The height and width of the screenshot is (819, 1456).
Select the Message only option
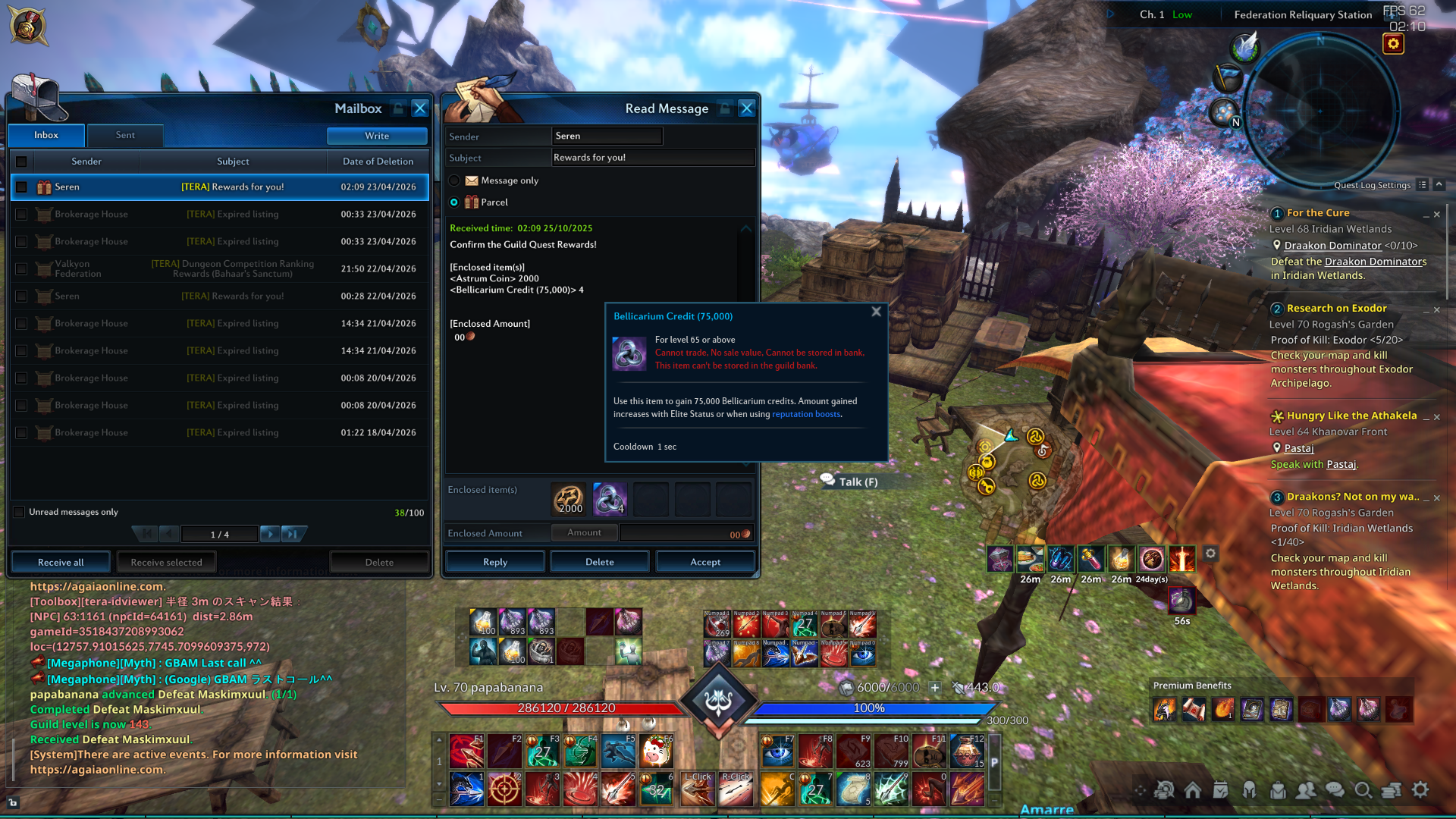(454, 180)
